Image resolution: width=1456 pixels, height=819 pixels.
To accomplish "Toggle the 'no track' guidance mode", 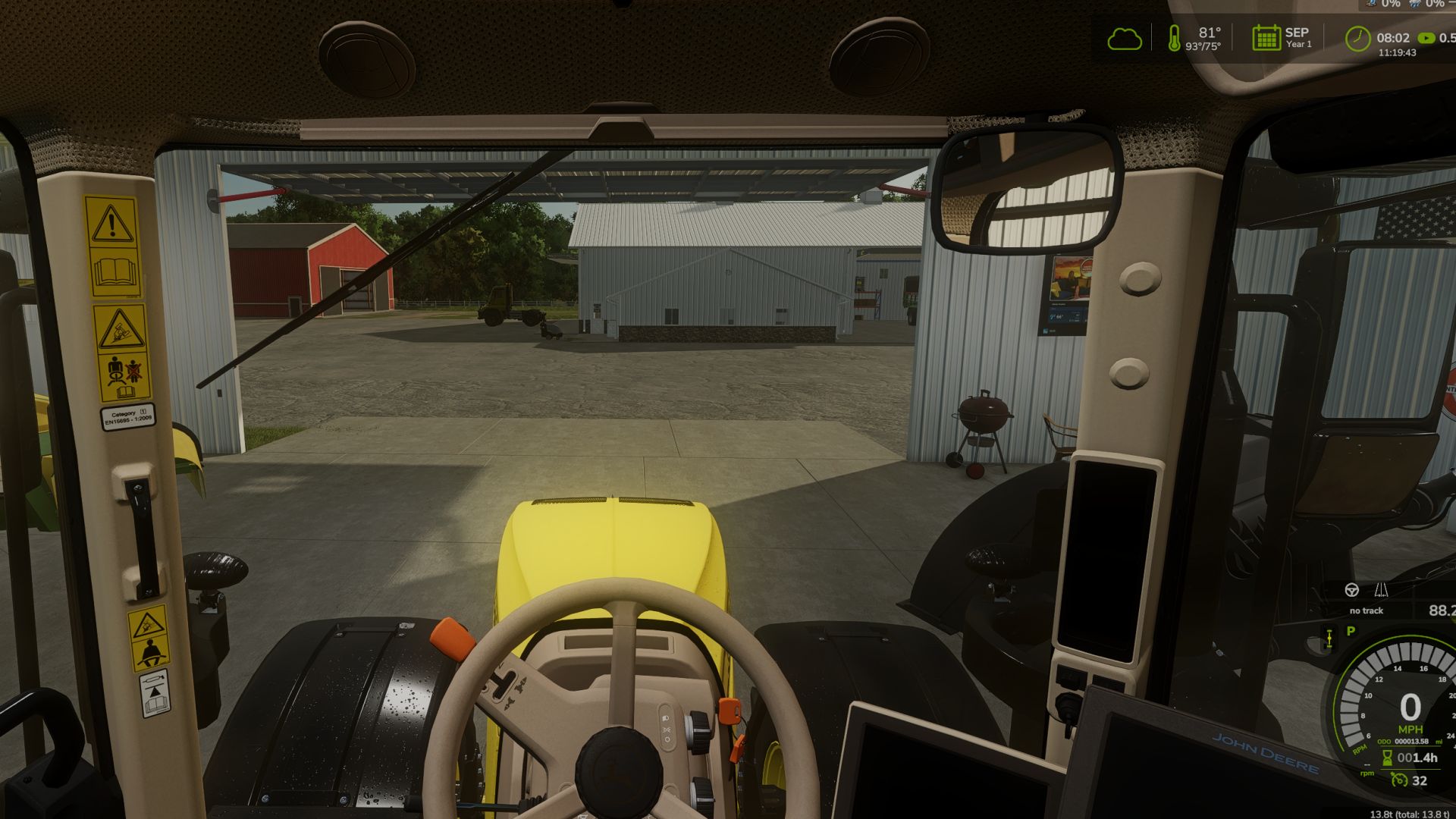I will coord(1367,610).
